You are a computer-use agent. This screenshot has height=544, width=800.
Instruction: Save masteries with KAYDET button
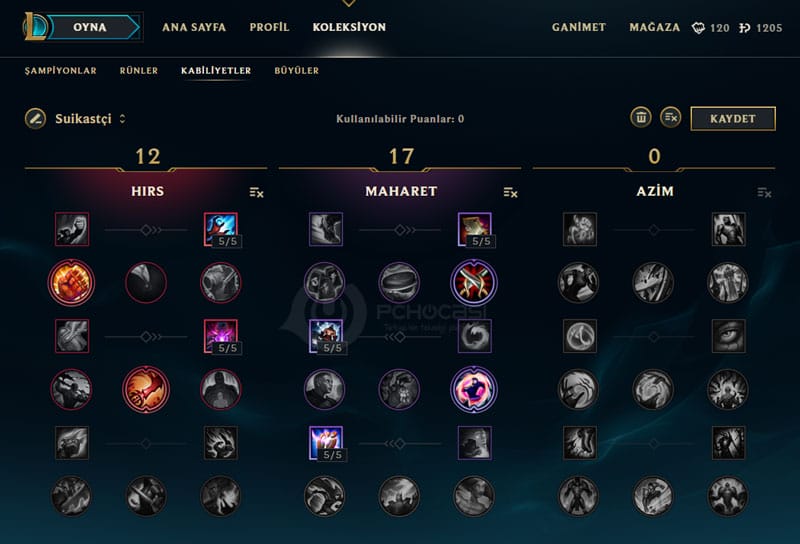click(x=733, y=118)
